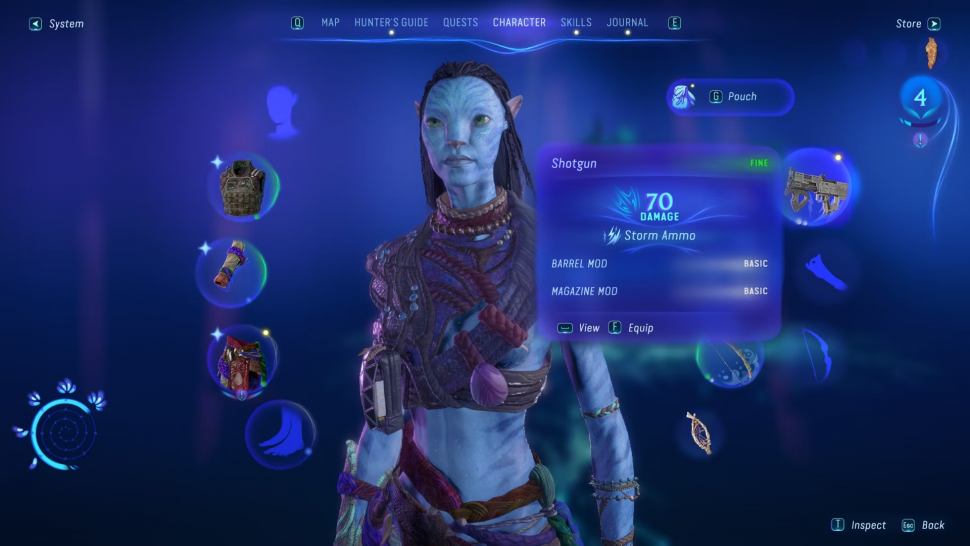This screenshot has height=546, width=970.
Task: Choose the arm bracer equipment slot
Action: 231,272
